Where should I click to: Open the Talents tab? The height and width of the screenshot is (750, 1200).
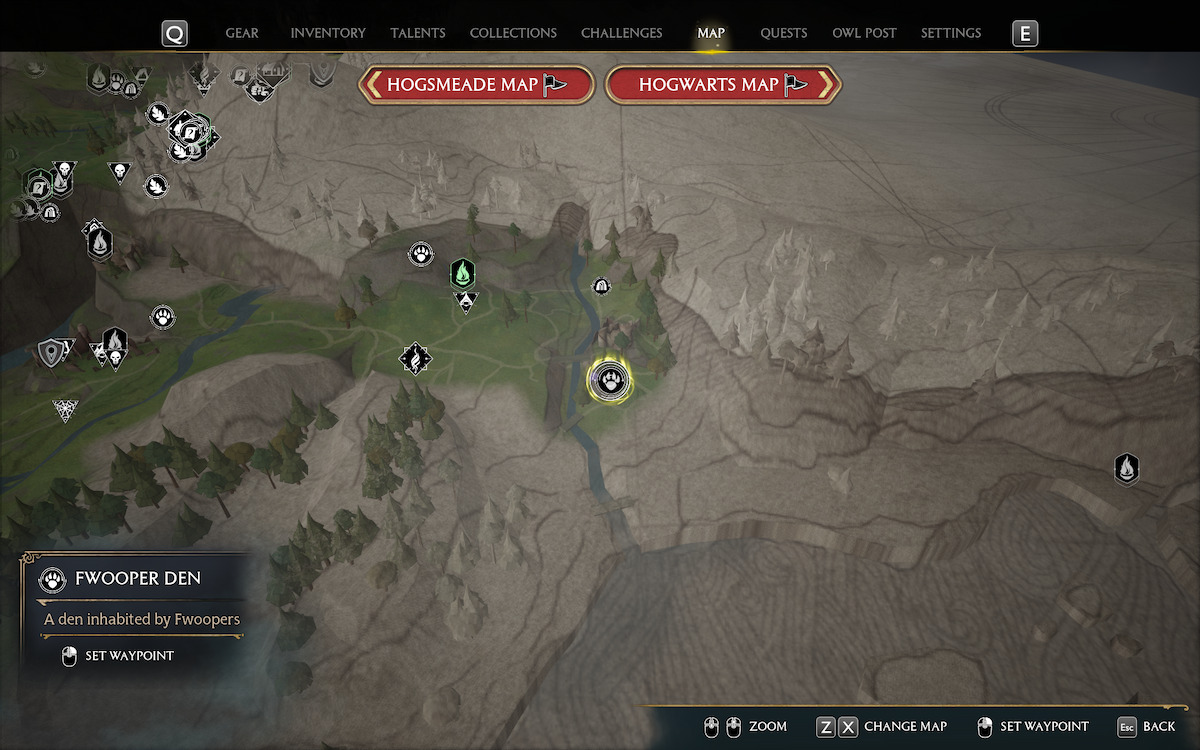(x=418, y=33)
